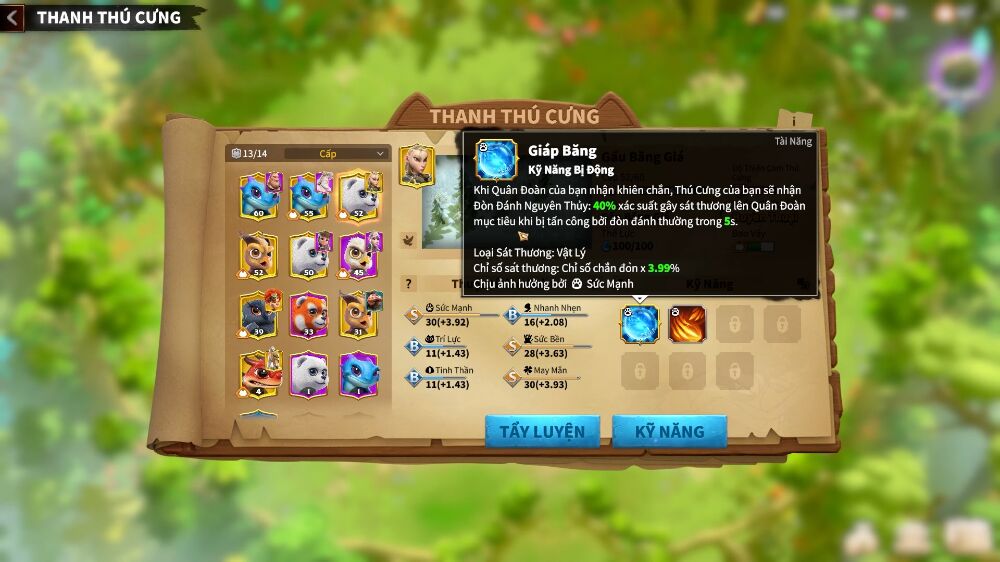Select the level 60 blue dragon pet

[x=260, y=195]
